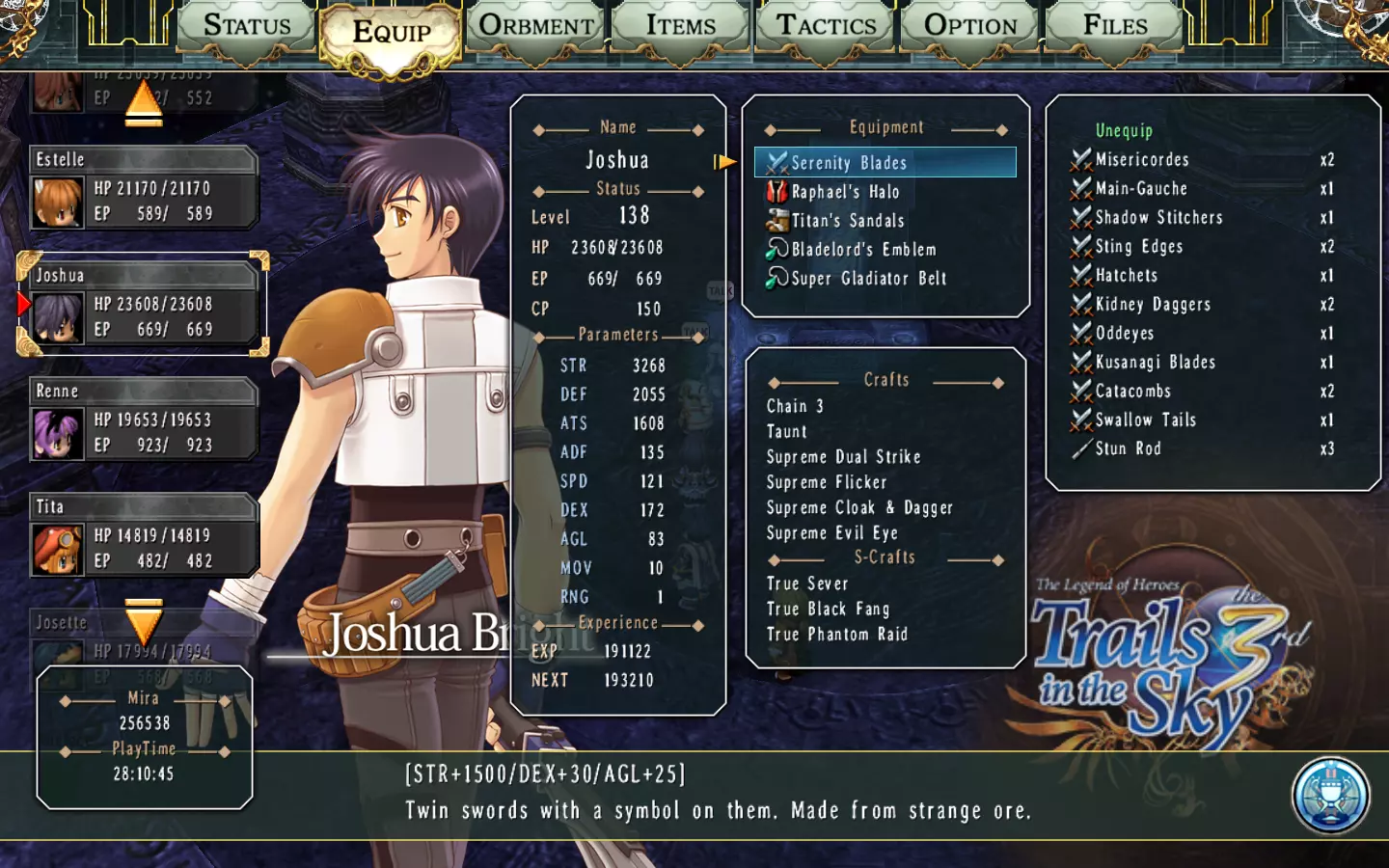Equip the Kusanagi Blades from the list
1389x868 pixels.
[1155, 363]
